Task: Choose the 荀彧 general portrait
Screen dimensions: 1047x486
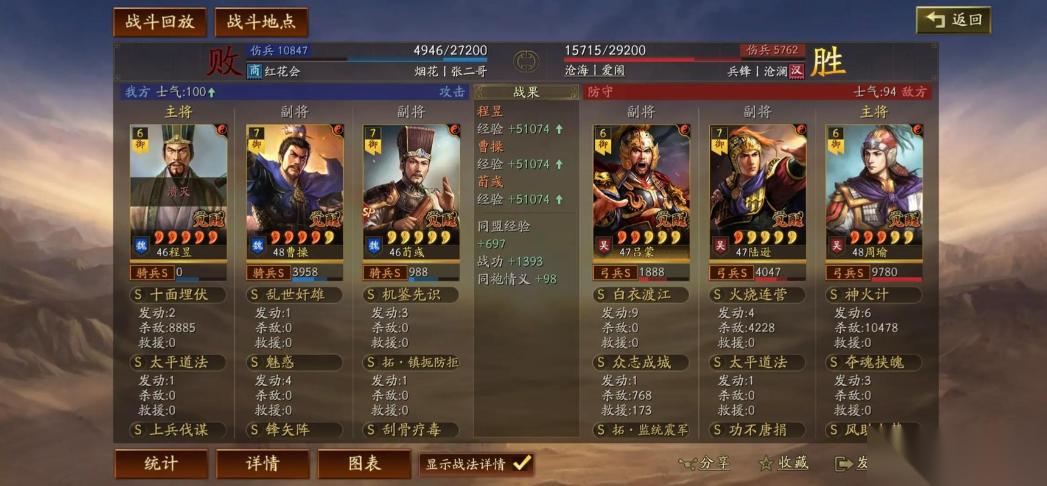Action: [x=411, y=190]
